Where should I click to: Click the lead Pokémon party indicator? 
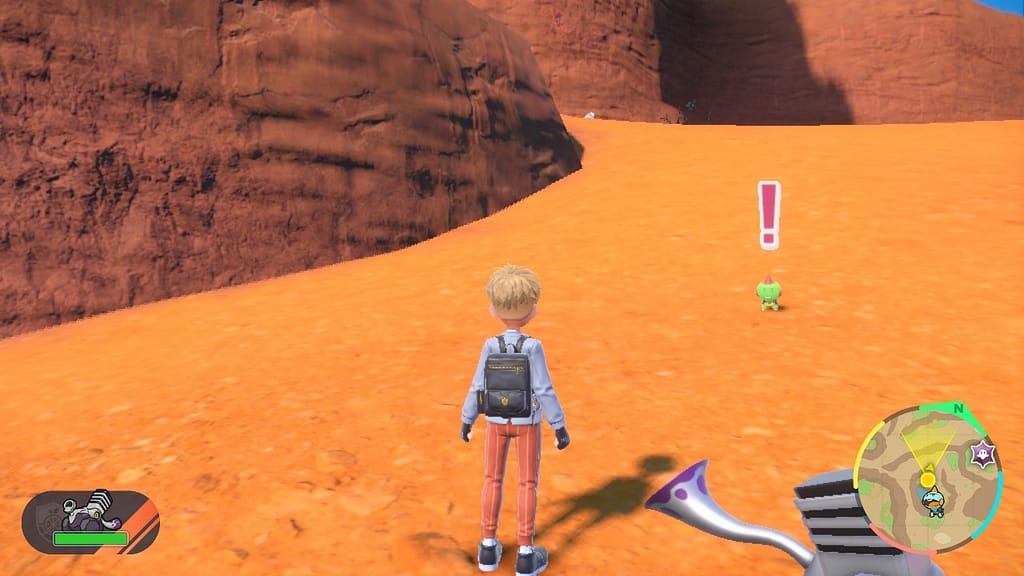(x=90, y=521)
